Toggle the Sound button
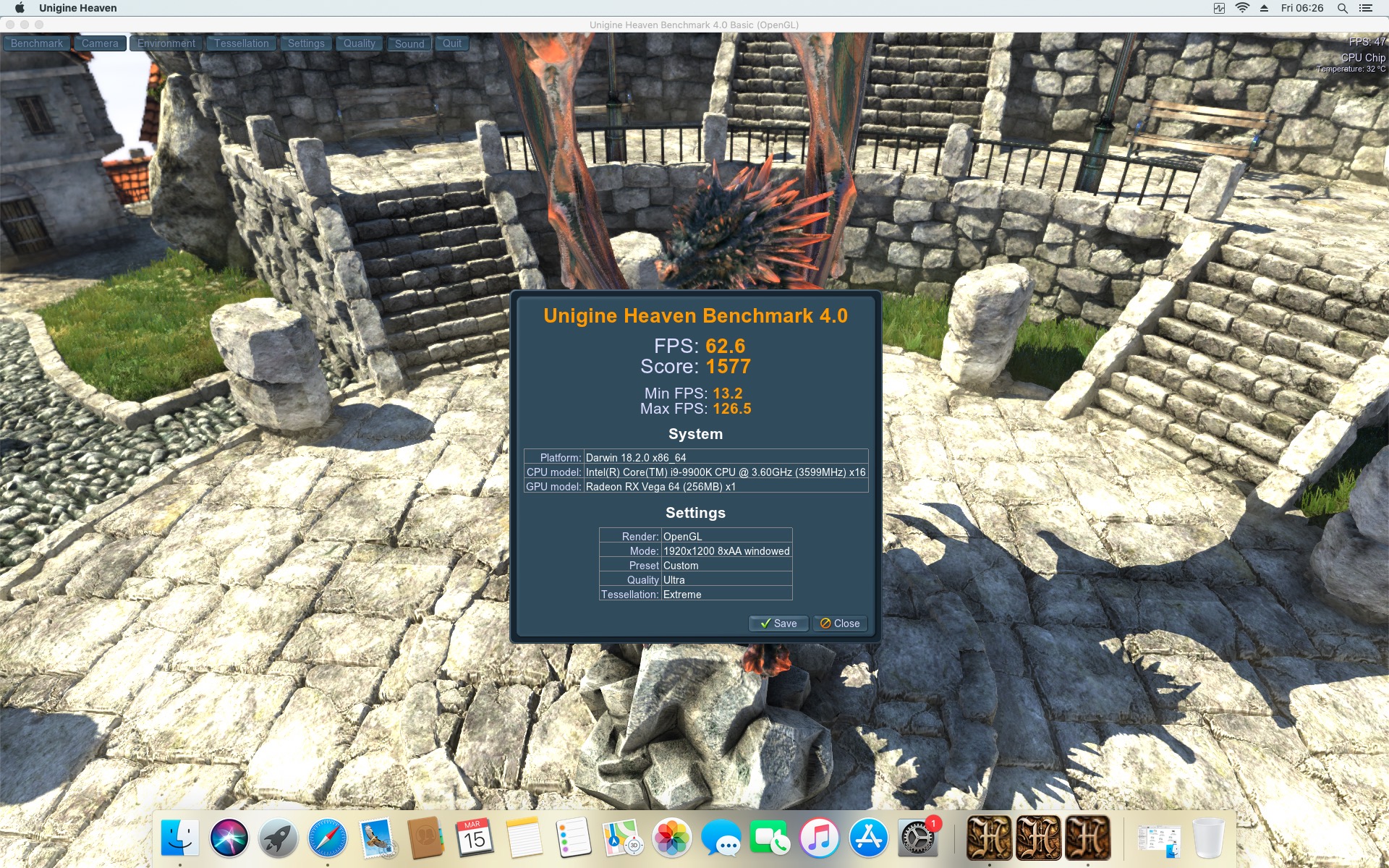Viewport: 1389px width, 868px height. (409, 43)
